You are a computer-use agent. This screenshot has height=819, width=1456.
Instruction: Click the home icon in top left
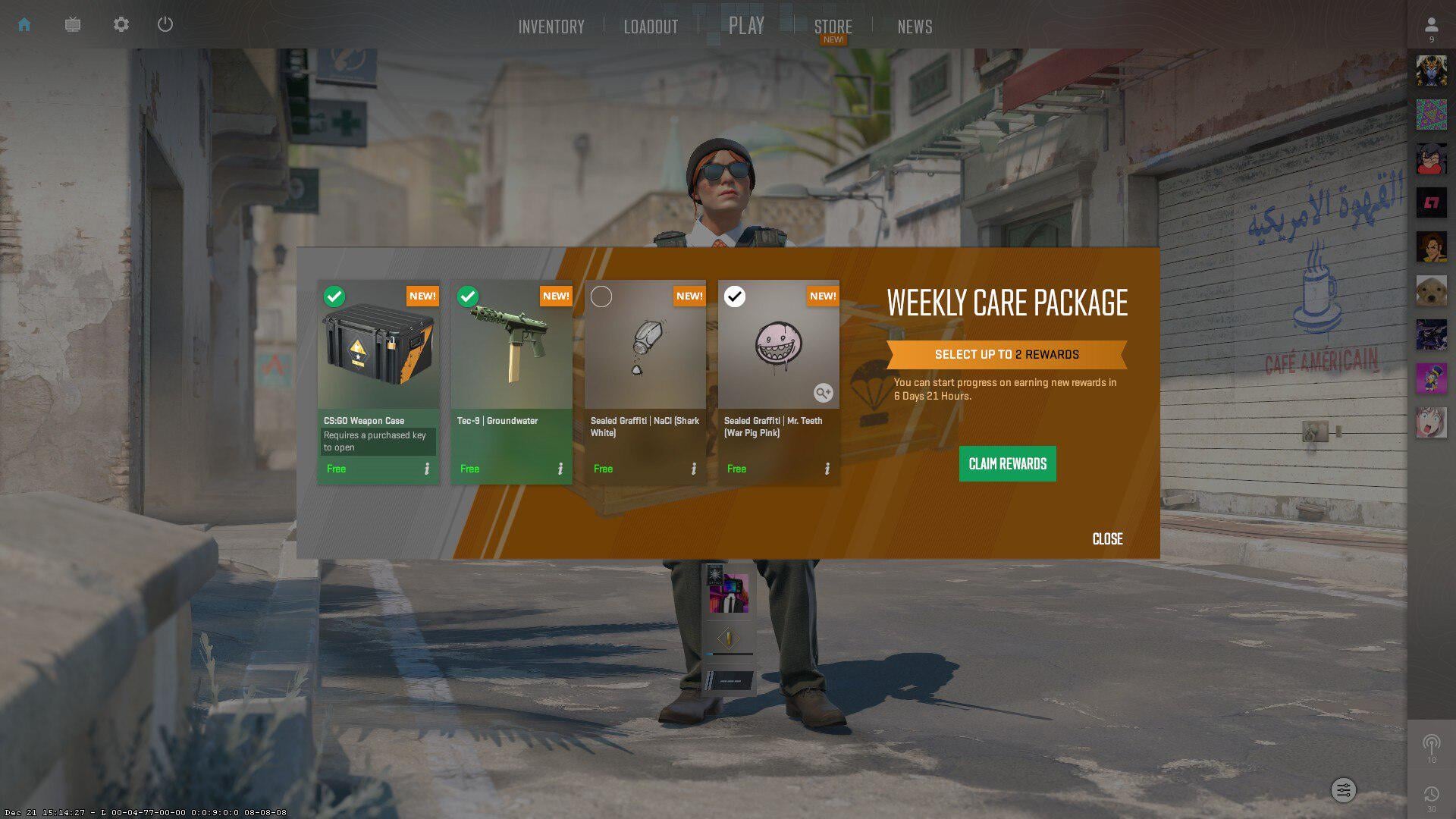pyautogui.click(x=25, y=25)
